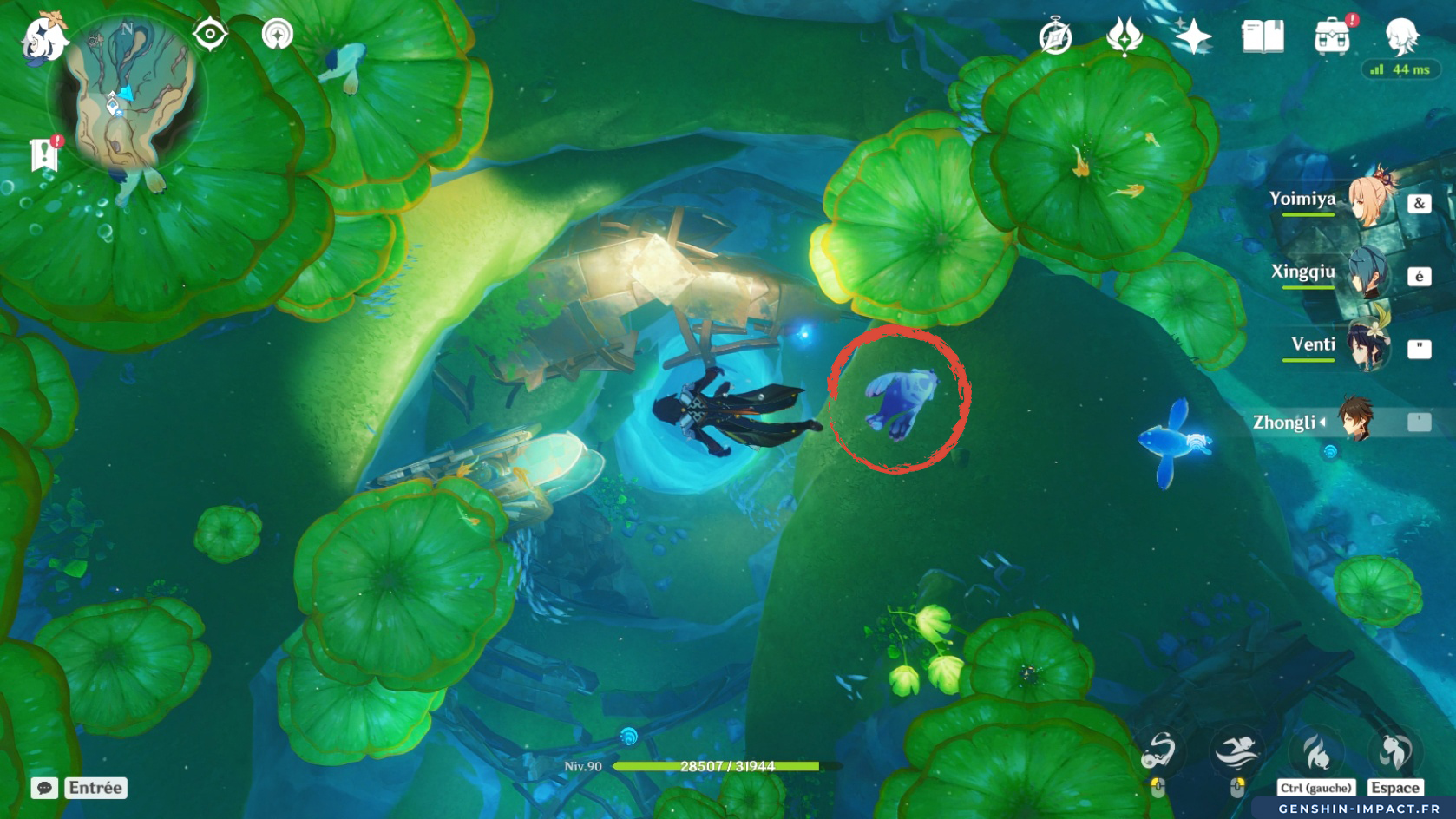Open the character profile head icon
The height and width of the screenshot is (819, 1456).
[1401, 36]
